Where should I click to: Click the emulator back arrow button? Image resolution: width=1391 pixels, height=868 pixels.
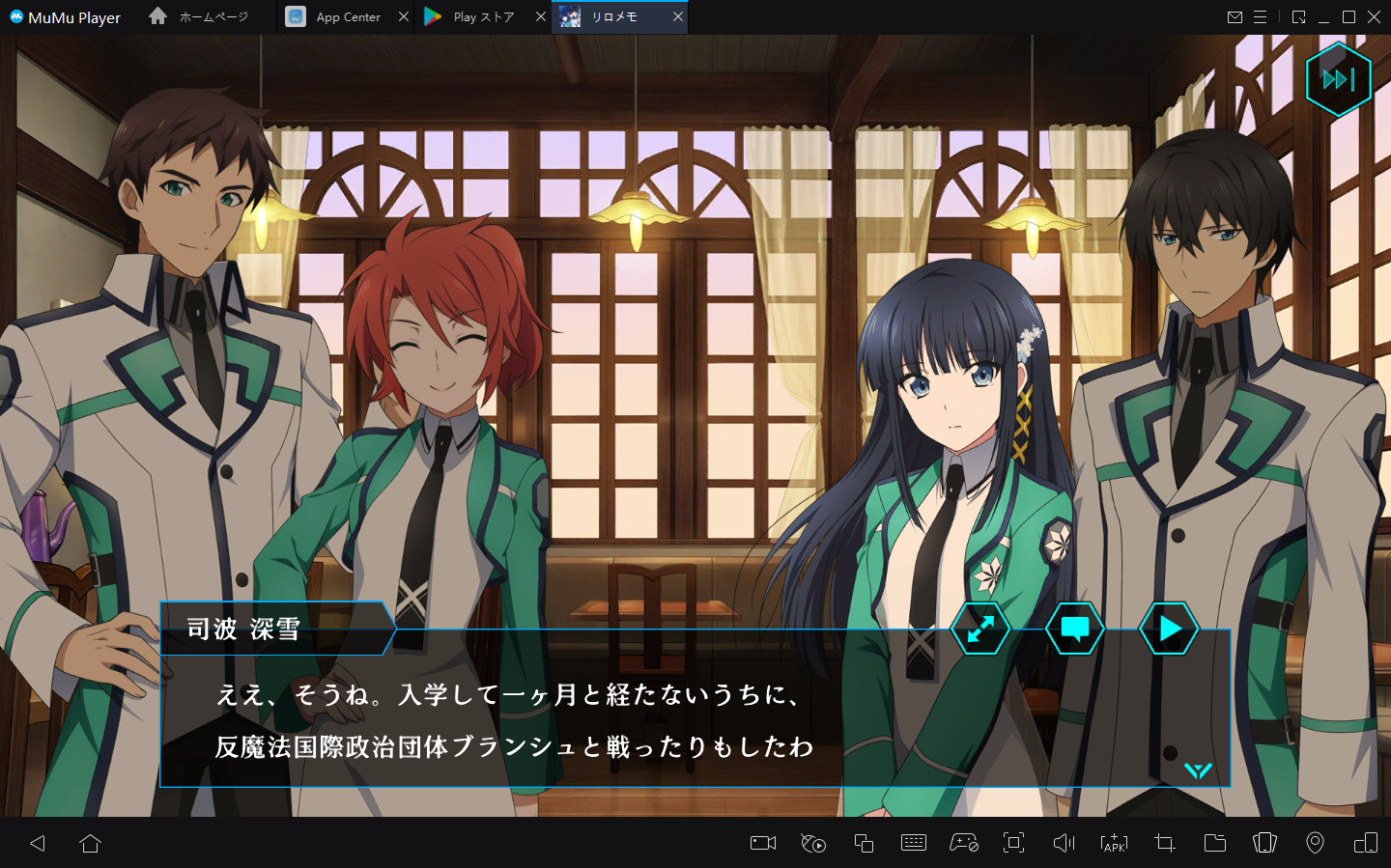[38, 843]
